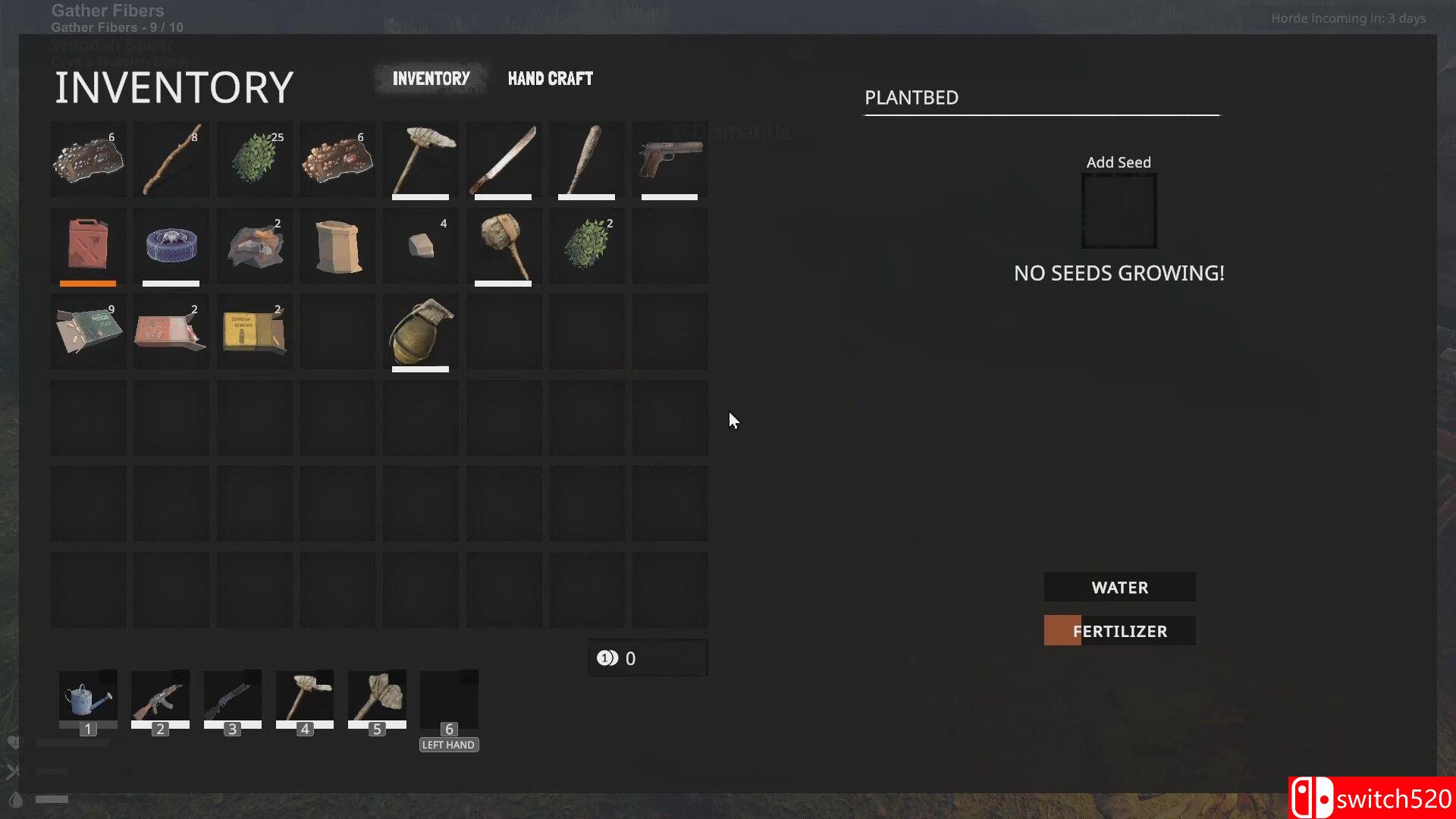Select the pistol in the inventory
Viewport: 1456px width, 819px height.
pyautogui.click(x=670, y=159)
